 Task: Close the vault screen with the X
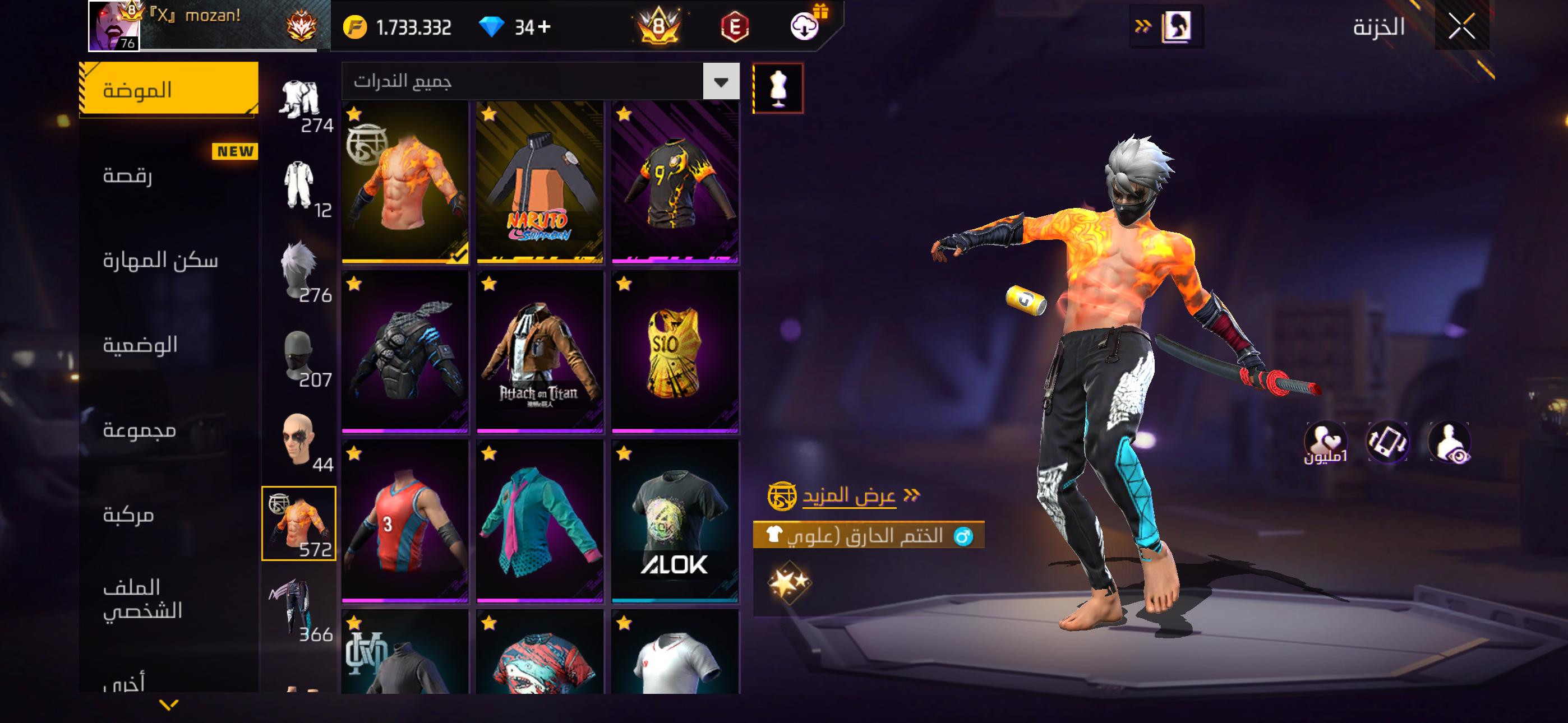point(1461,27)
